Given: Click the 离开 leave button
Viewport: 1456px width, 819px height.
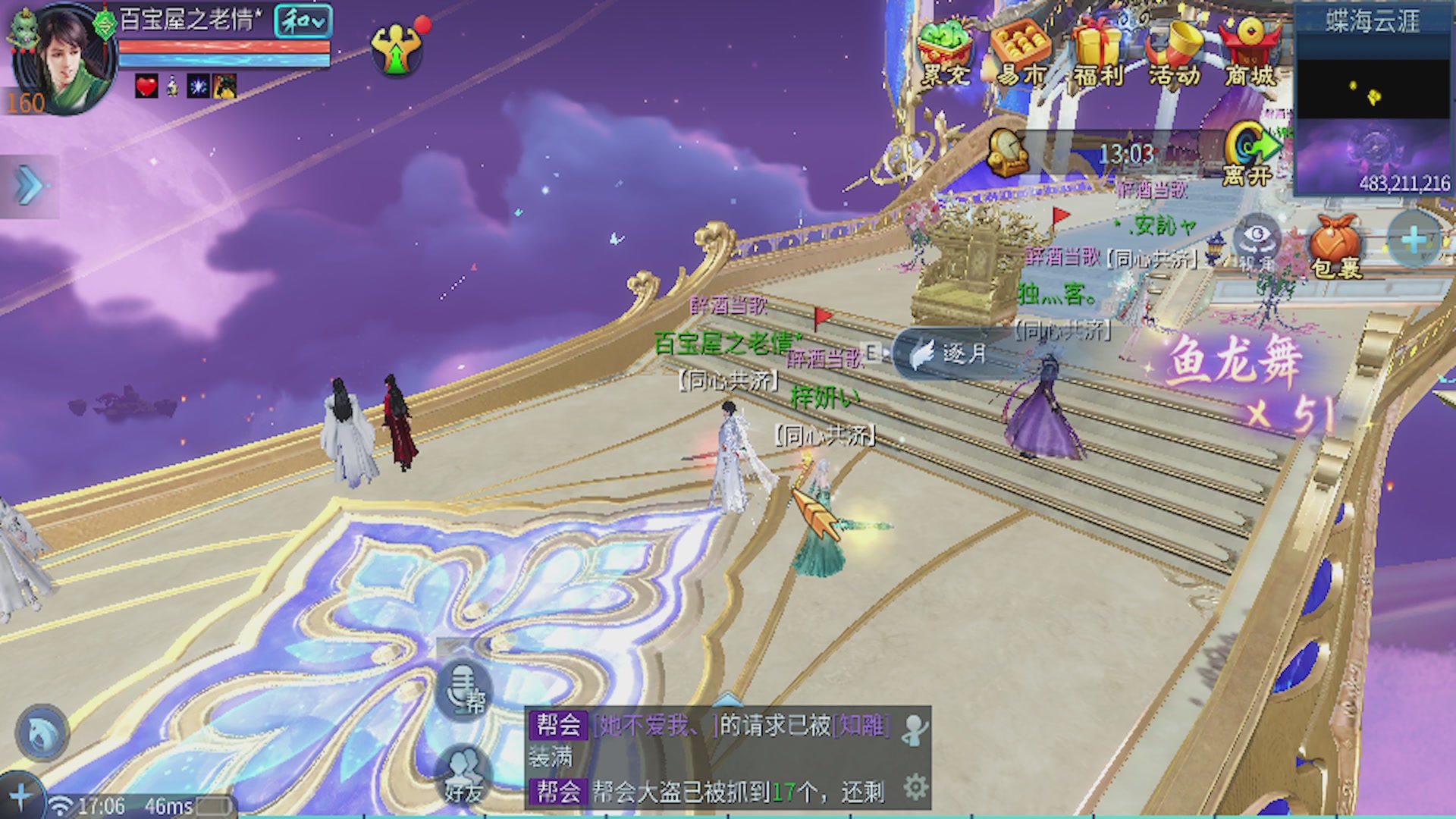Looking at the screenshot, I should point(1248,155).
